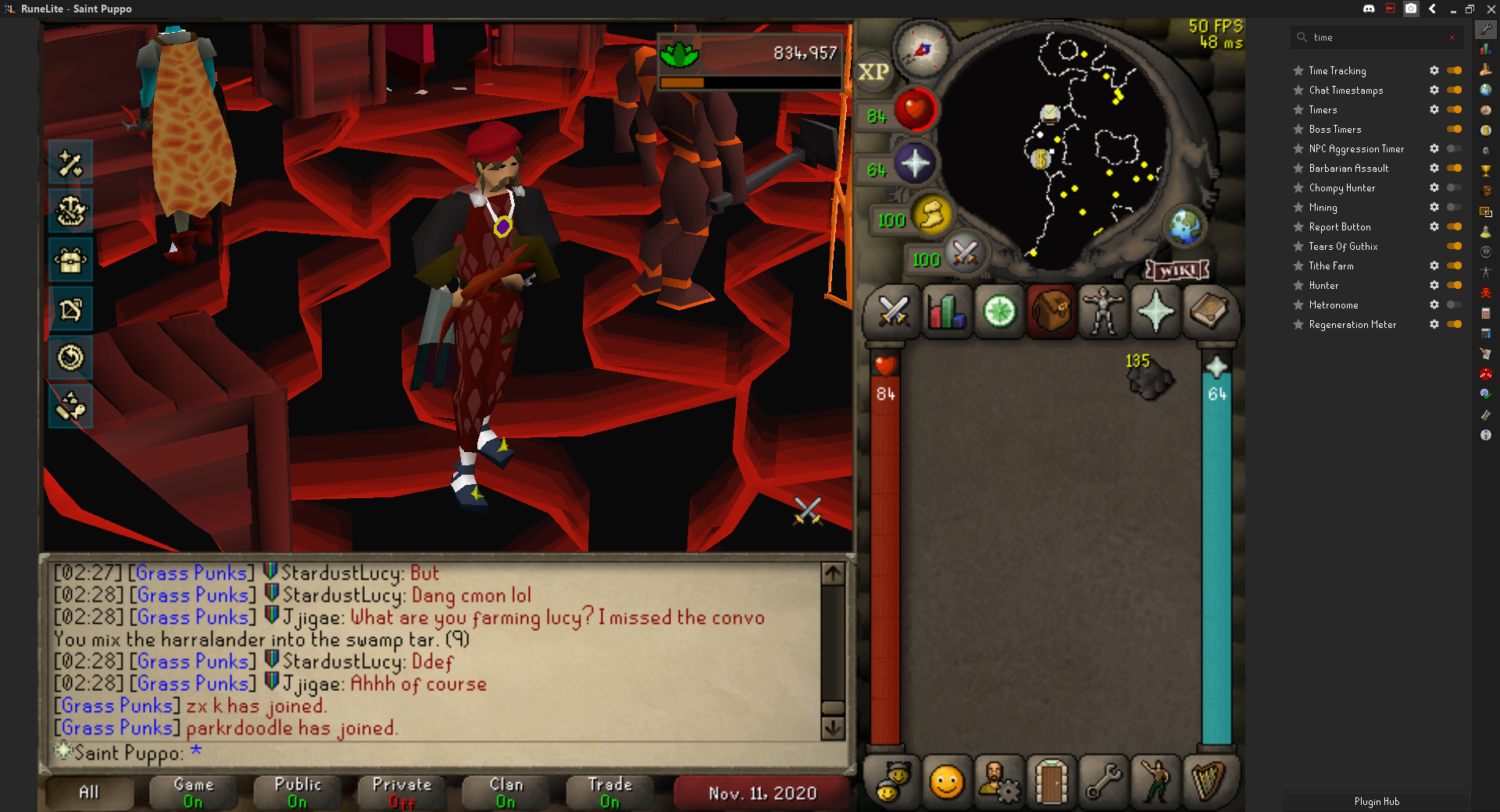Activate the special attack orb
Viewport: 1500px width, 812px height.
click(965, 254)
